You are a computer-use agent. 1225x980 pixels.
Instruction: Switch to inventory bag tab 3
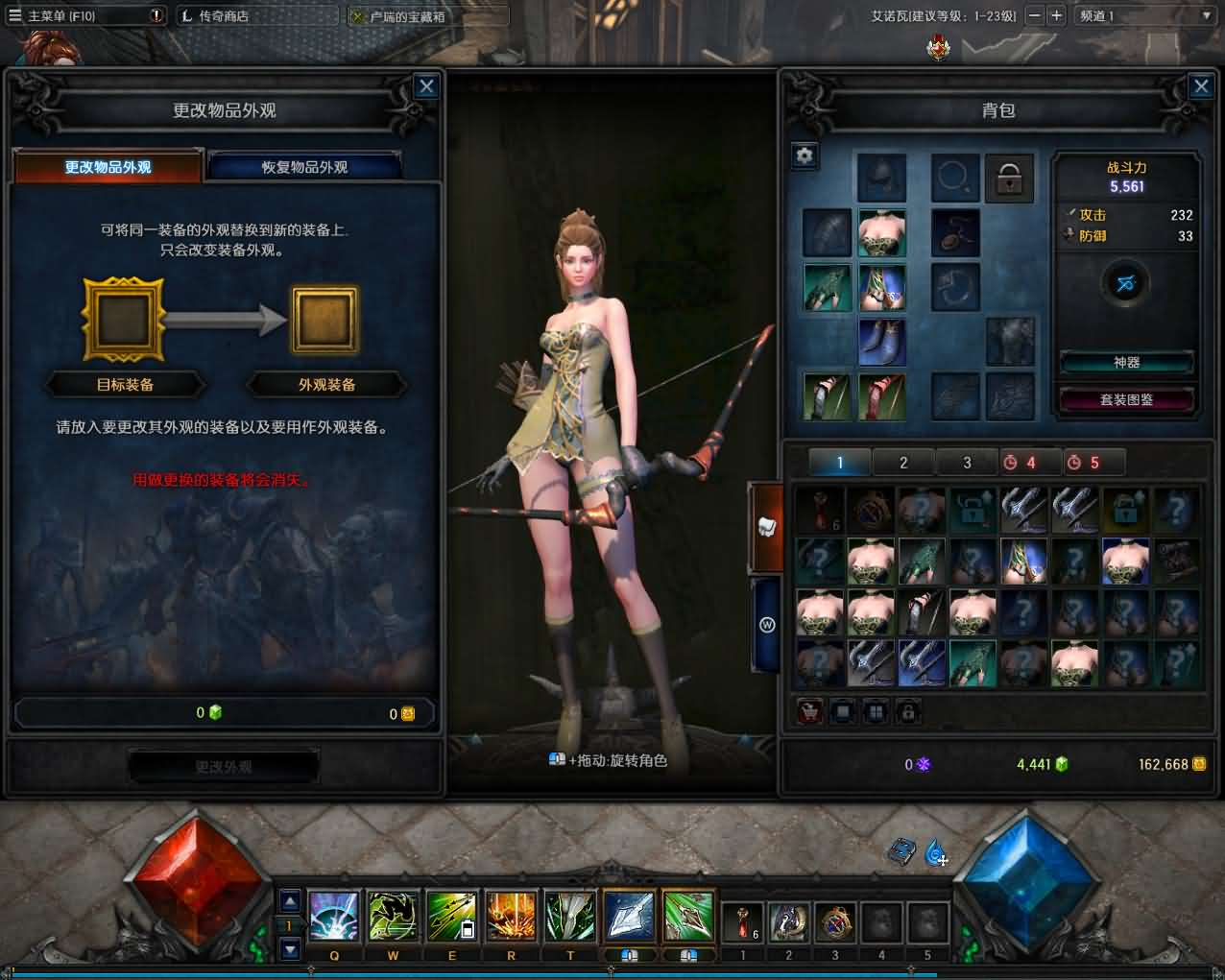pos(967,463)
